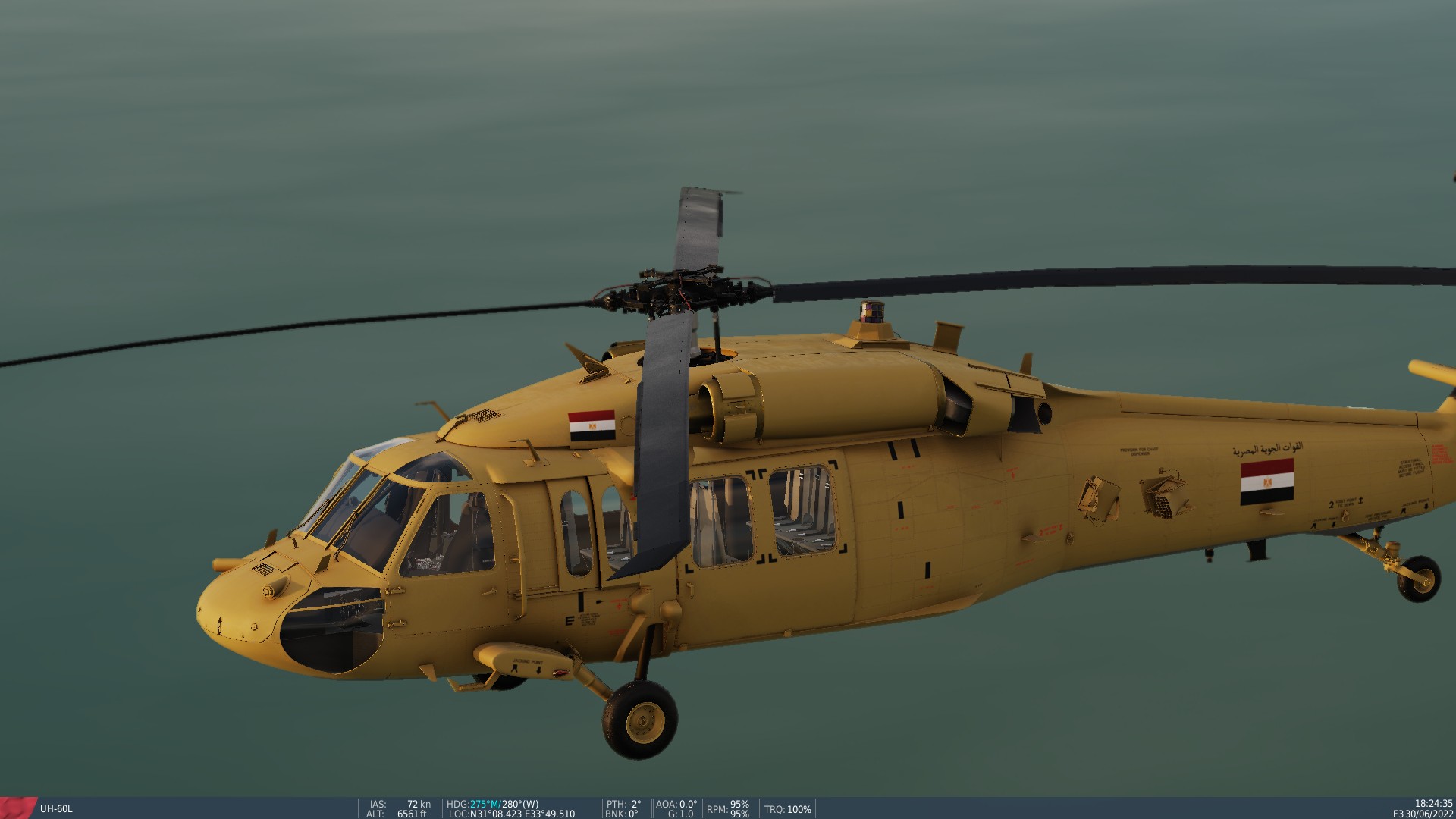Select the 30/06/2022 date label
The image size is (1456, 819).
pos(1429,813)
